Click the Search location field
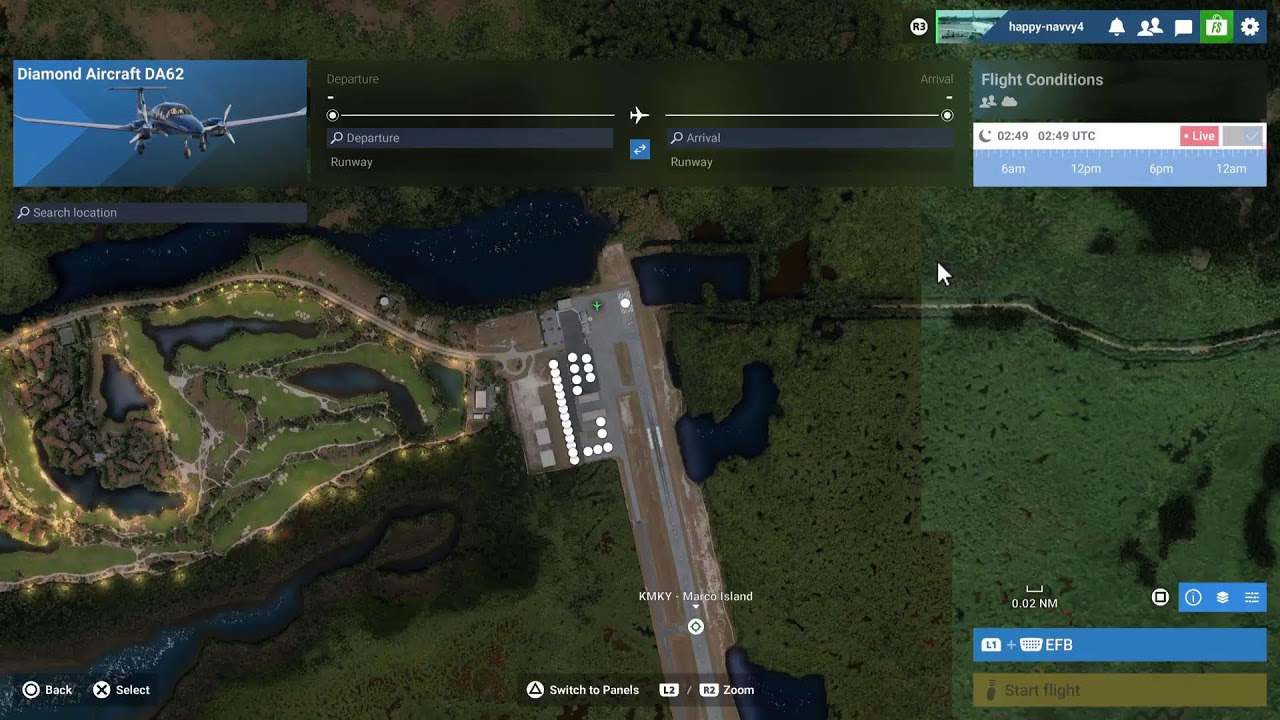 click(160, 213)
